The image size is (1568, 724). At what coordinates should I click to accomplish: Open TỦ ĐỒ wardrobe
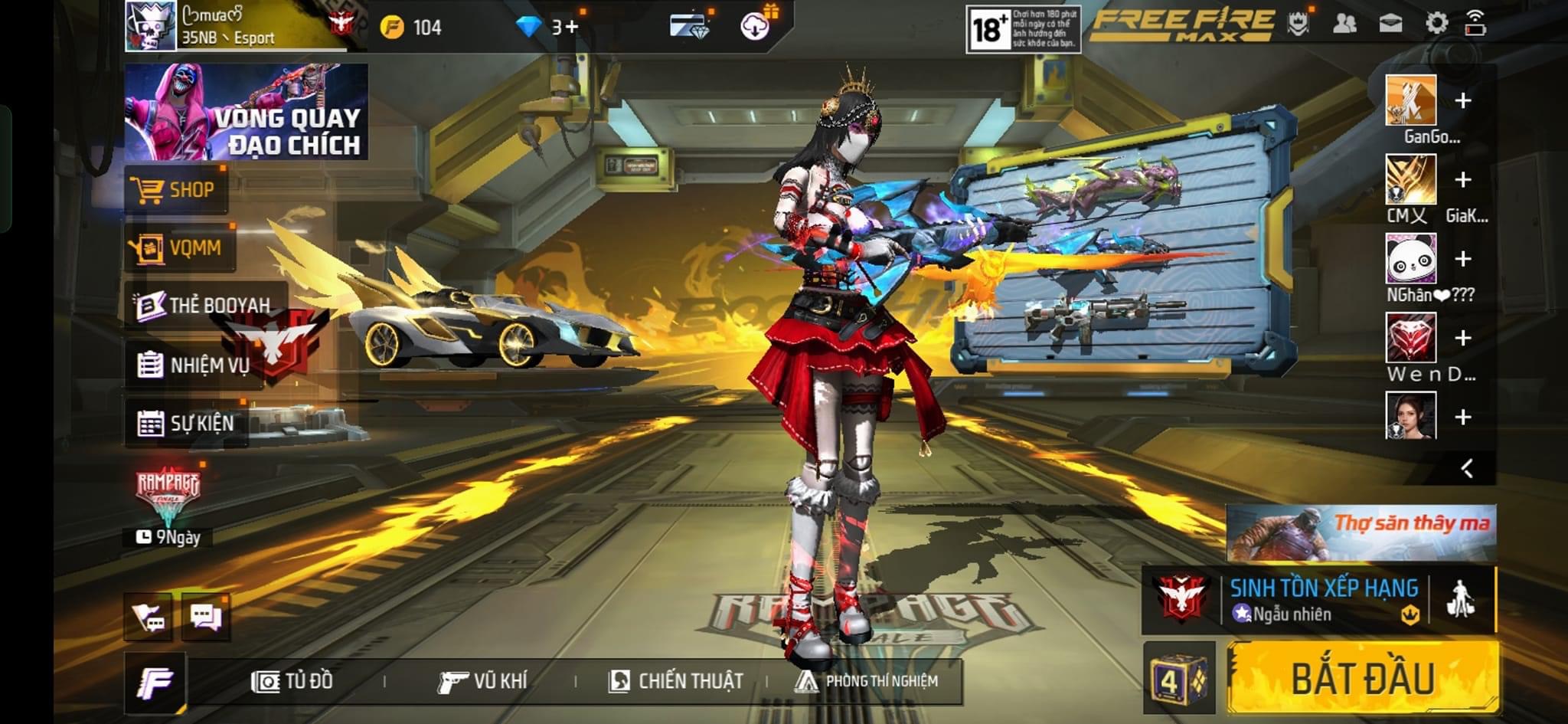292,680
